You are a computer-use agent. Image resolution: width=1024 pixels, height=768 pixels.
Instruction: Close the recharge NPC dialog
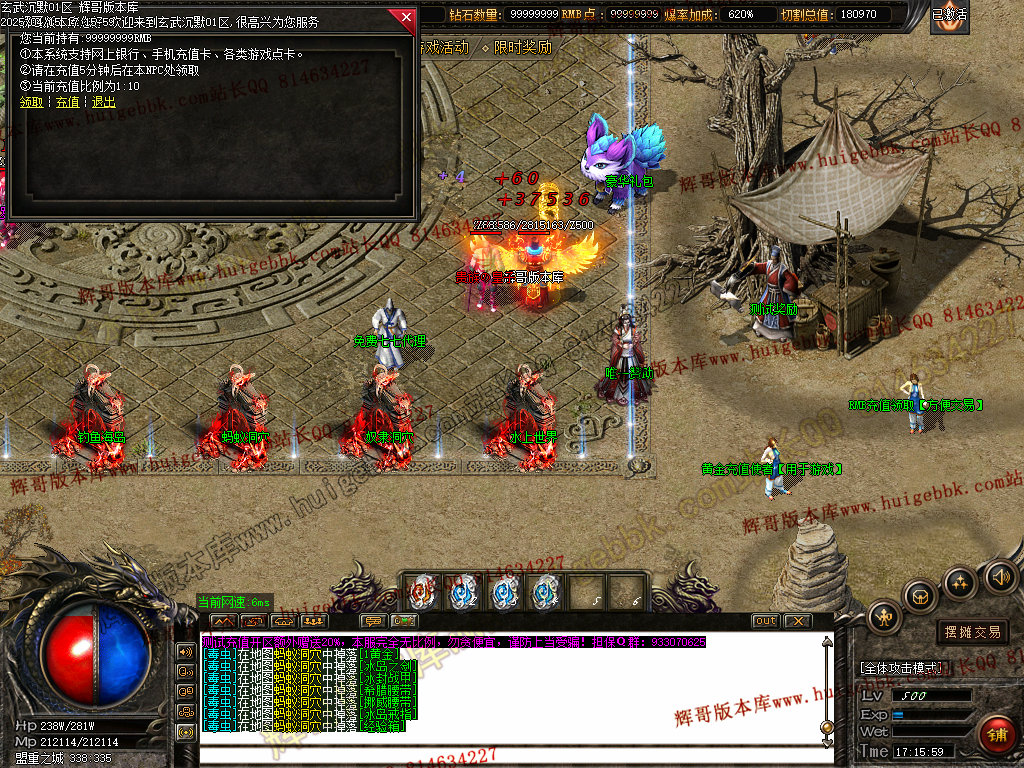pyautogui.click(x=405, y=17)
